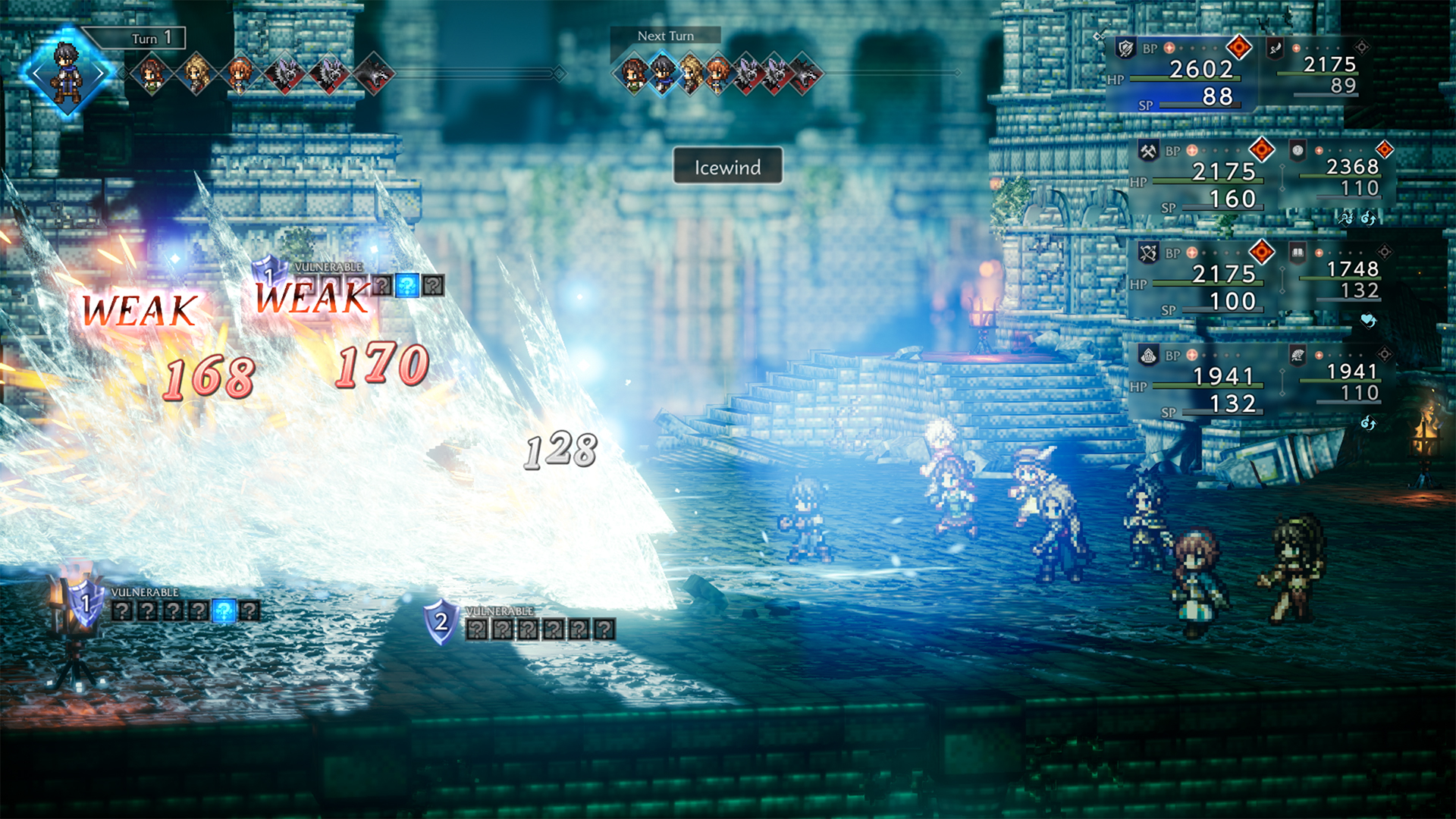
Task: Select the bow and arrow class icon
Action: (x=1148, y=253)
